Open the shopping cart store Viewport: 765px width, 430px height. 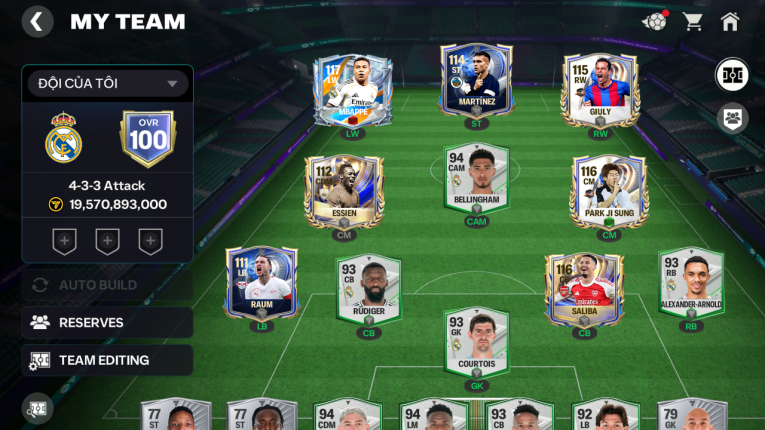pos(692,21)
